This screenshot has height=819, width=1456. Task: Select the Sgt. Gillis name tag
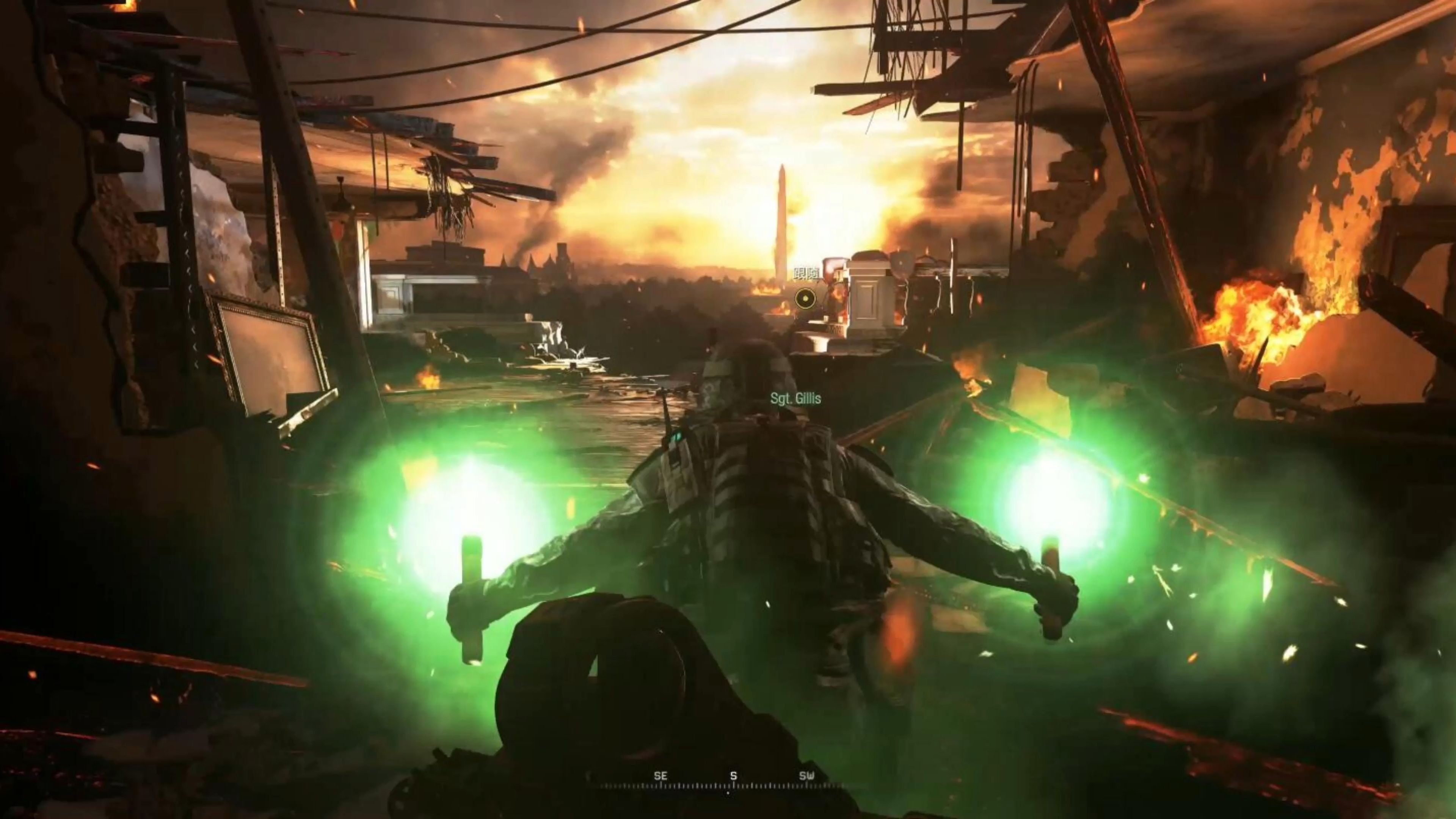[x=795, y=399]
